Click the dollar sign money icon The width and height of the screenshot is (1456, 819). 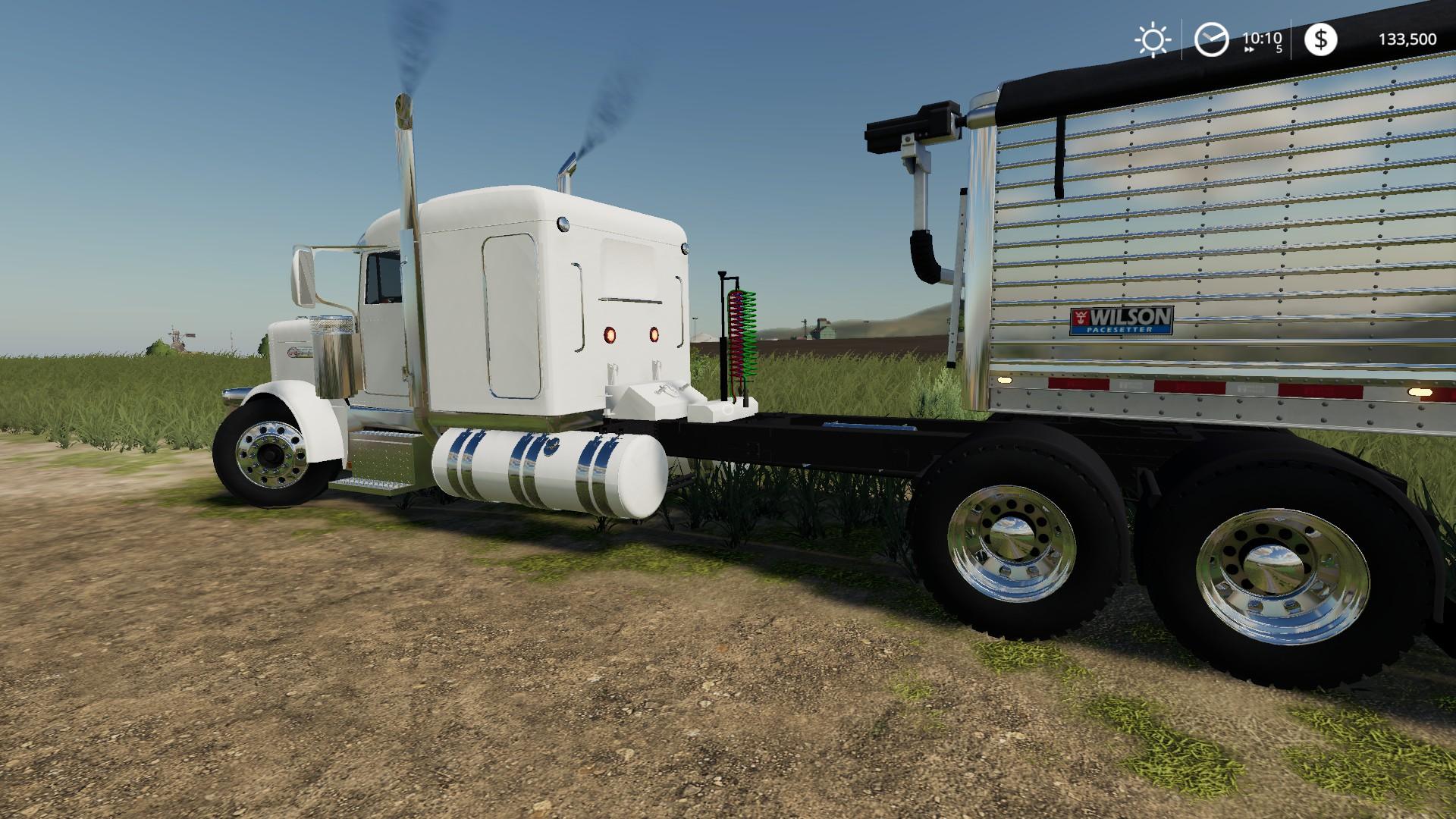[x=1320, y=39]
